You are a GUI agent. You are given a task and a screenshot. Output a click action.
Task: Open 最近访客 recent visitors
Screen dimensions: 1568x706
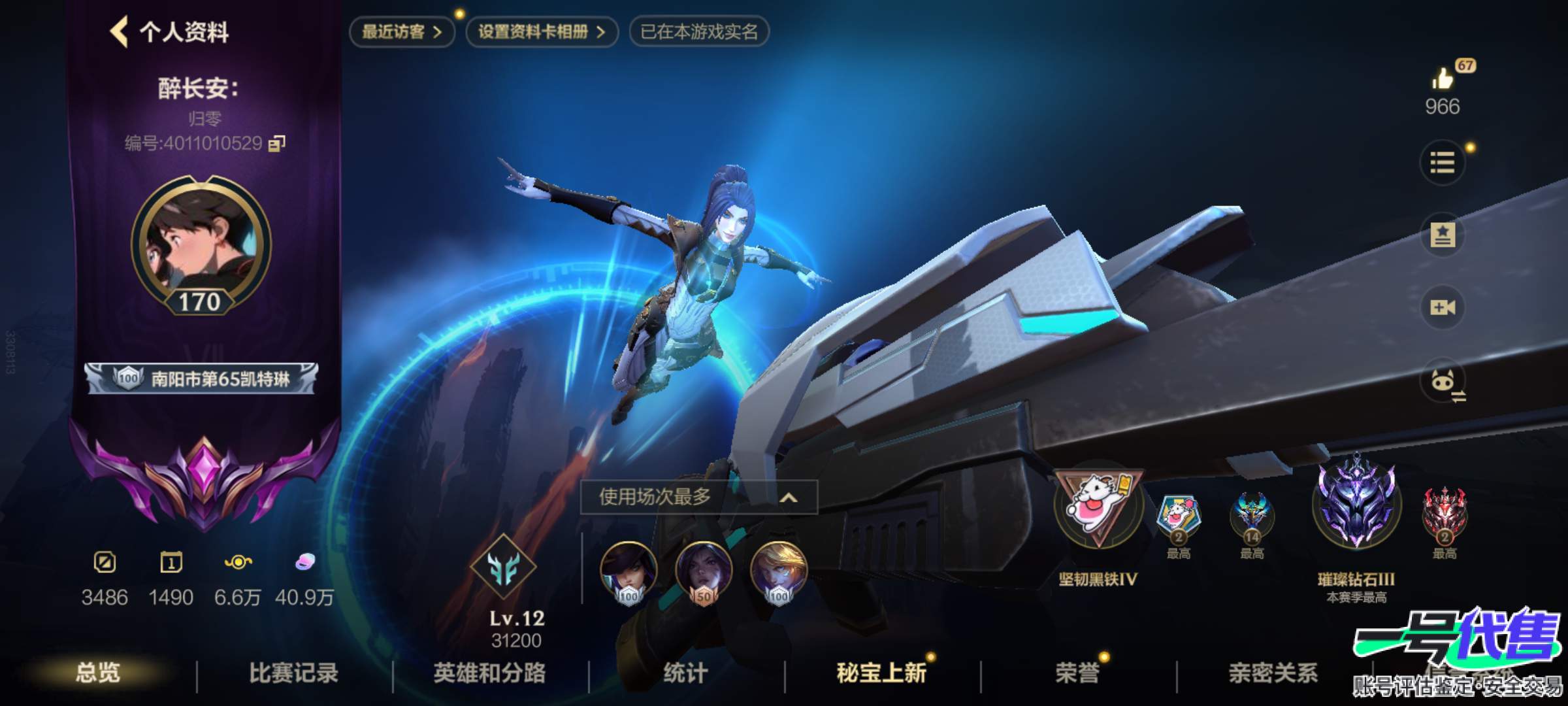click(401, 29)
